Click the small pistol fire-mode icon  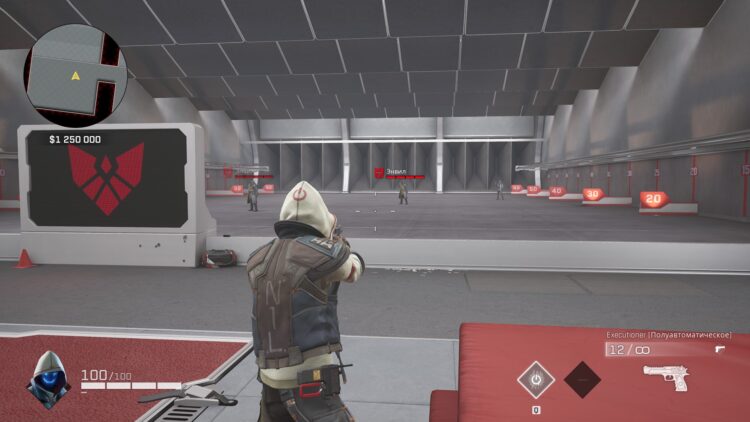720,349
